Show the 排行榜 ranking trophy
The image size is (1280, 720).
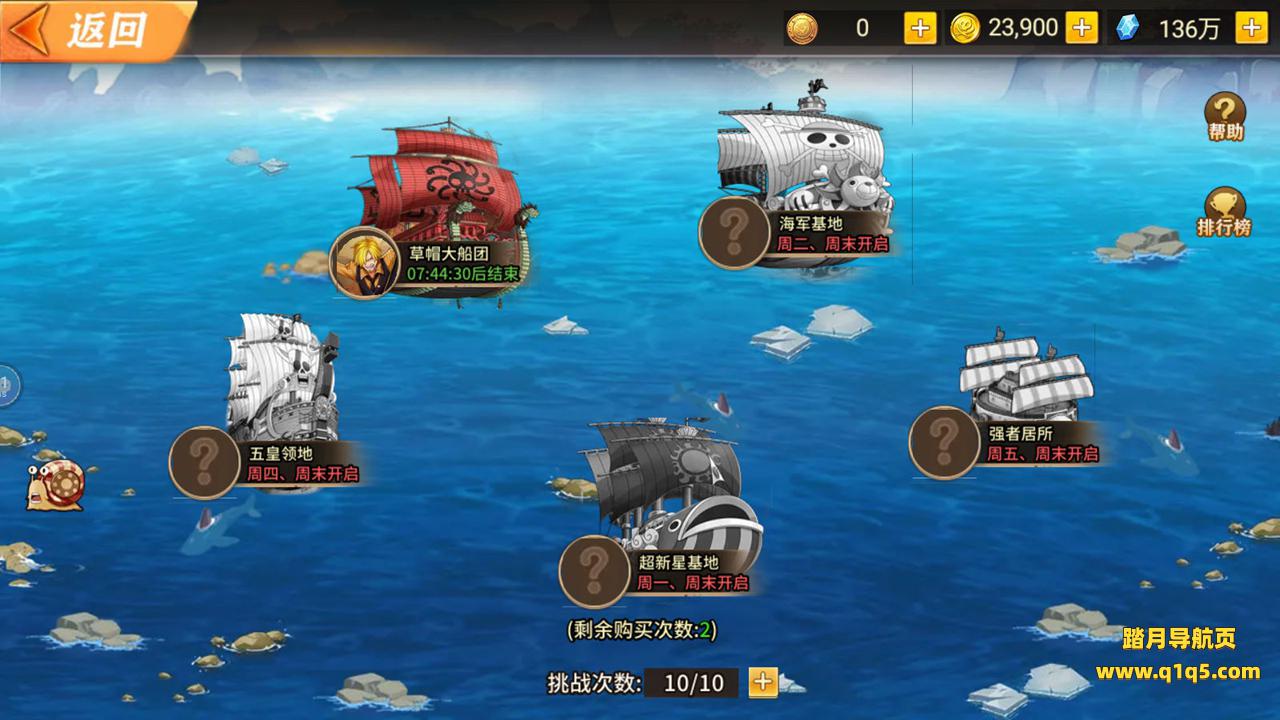tap(1224, 212)
